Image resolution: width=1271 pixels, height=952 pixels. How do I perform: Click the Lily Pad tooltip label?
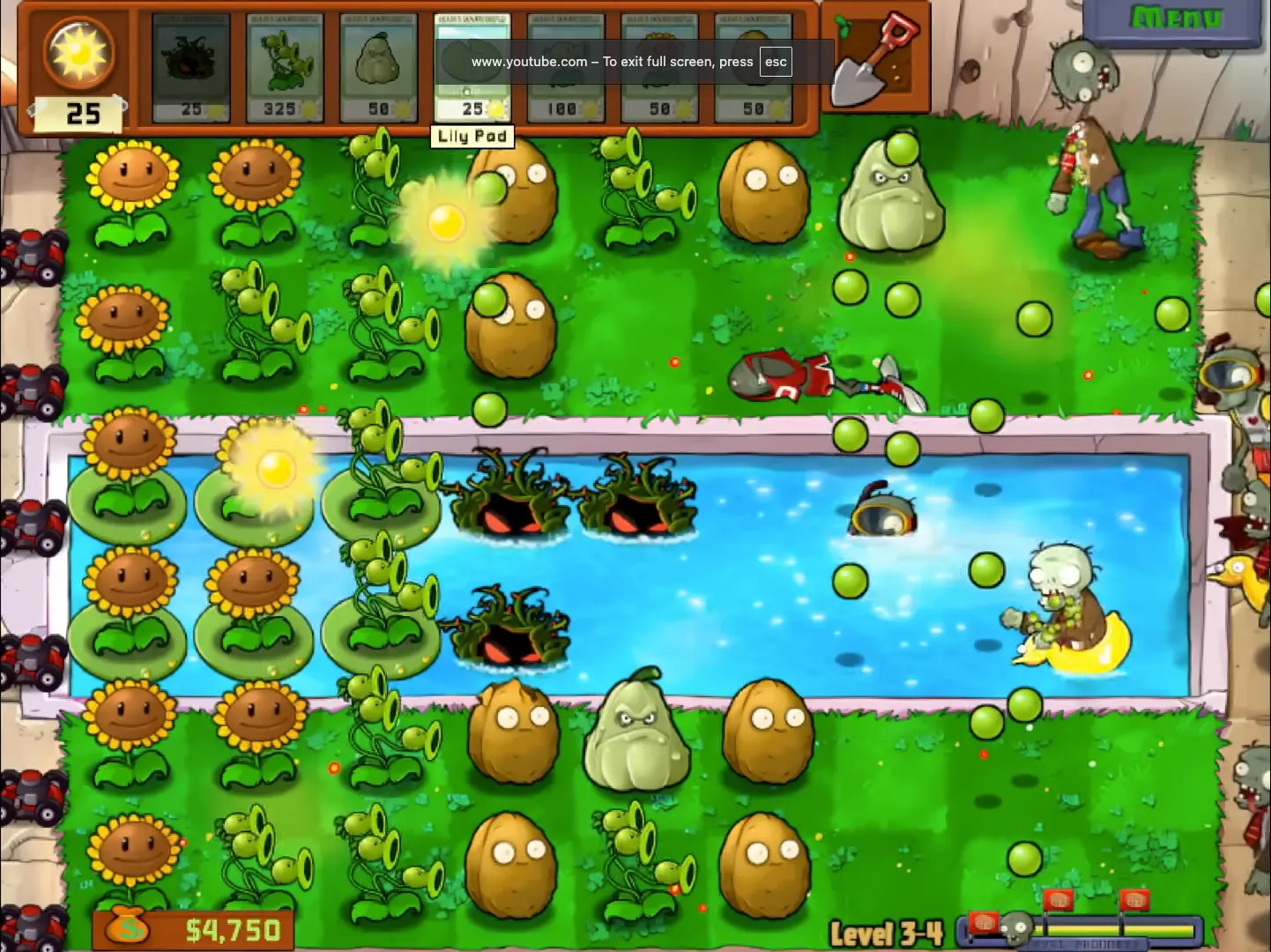tap(472, 136)
